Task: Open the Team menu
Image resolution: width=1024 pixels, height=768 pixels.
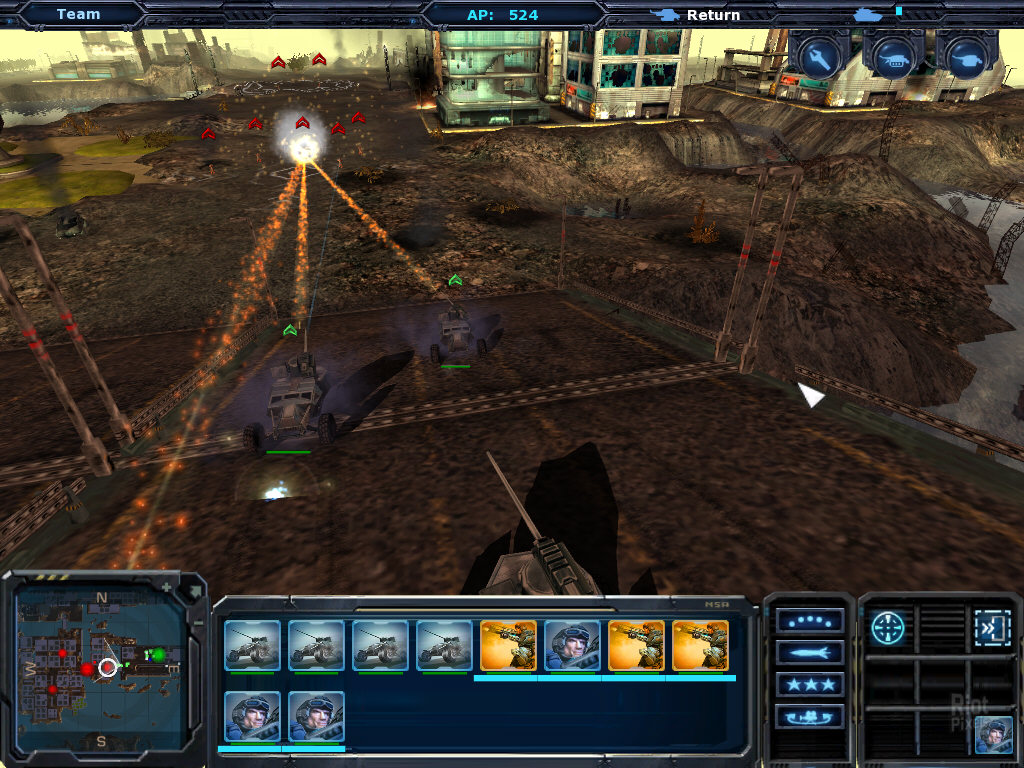Action: (78, 14)
